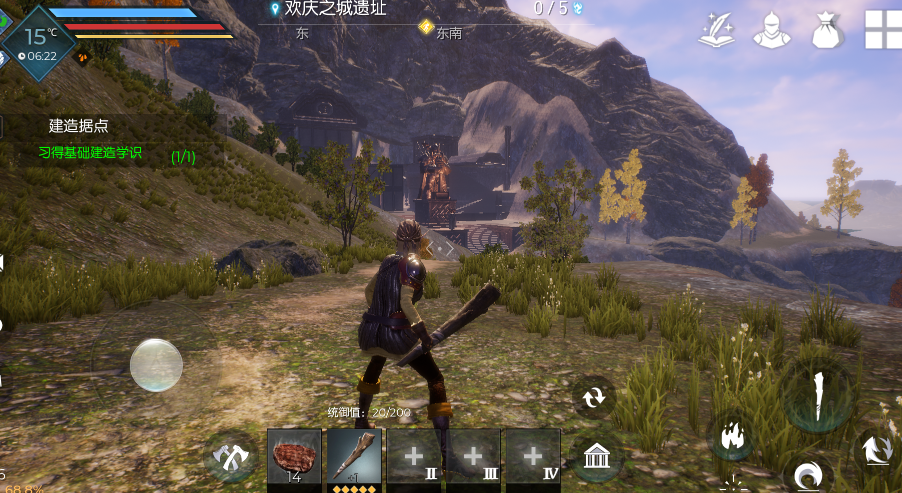
Task: Tap the curved arrow jump button
Action: click(877, 449)
